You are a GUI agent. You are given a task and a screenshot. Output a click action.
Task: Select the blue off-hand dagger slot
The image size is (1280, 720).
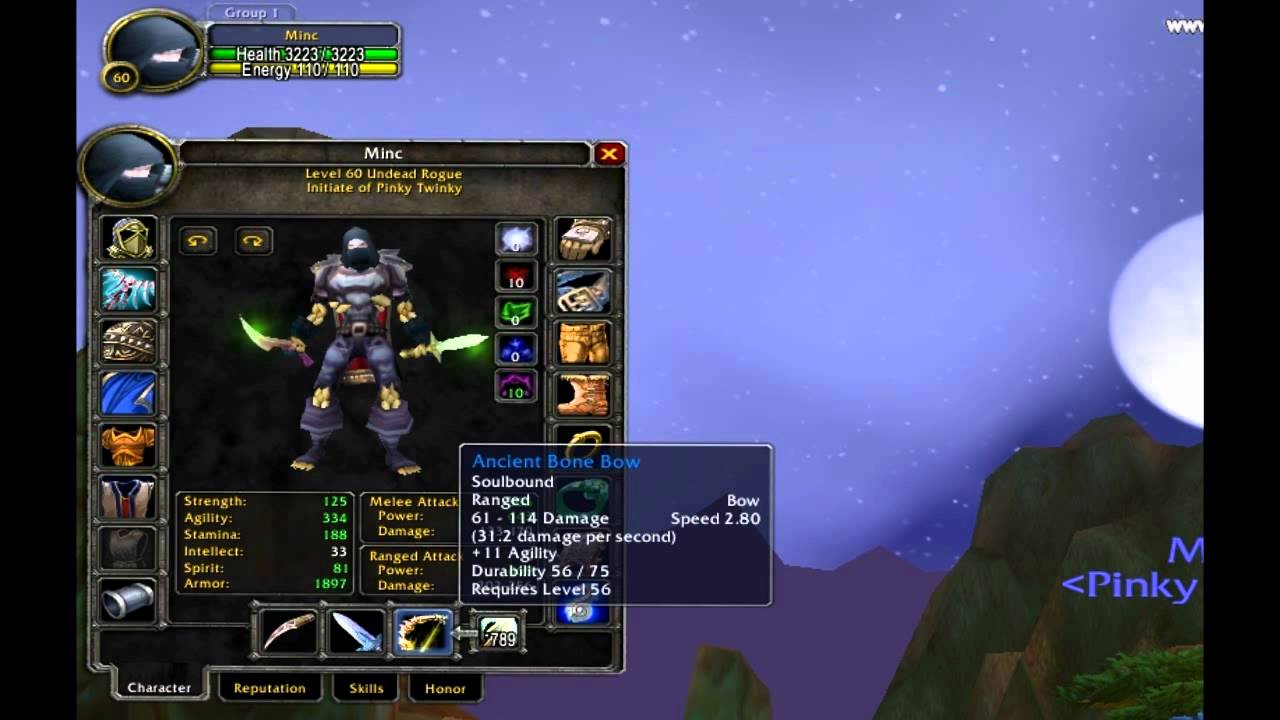click(356, 632)
